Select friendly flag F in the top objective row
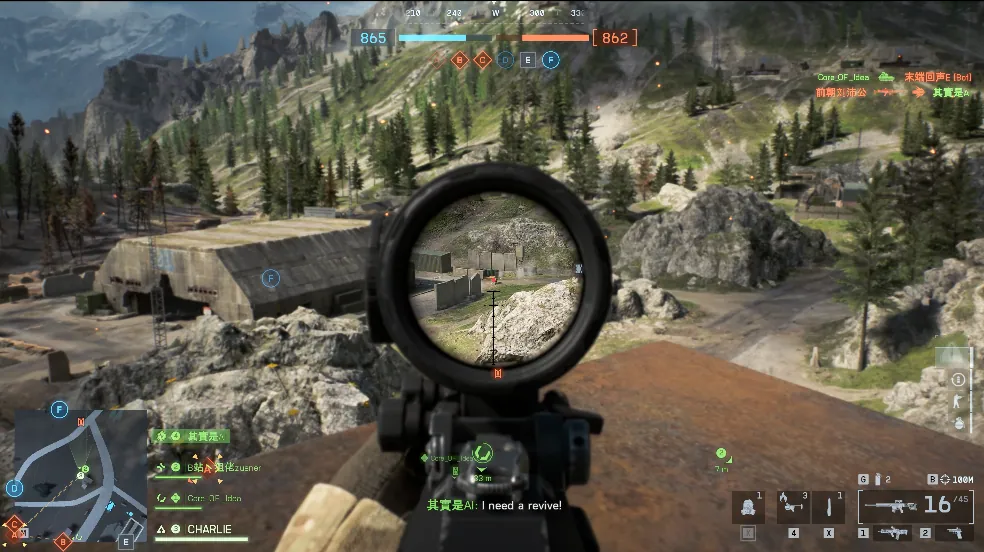Screen dimensions: 984x552 pos(550,60)
